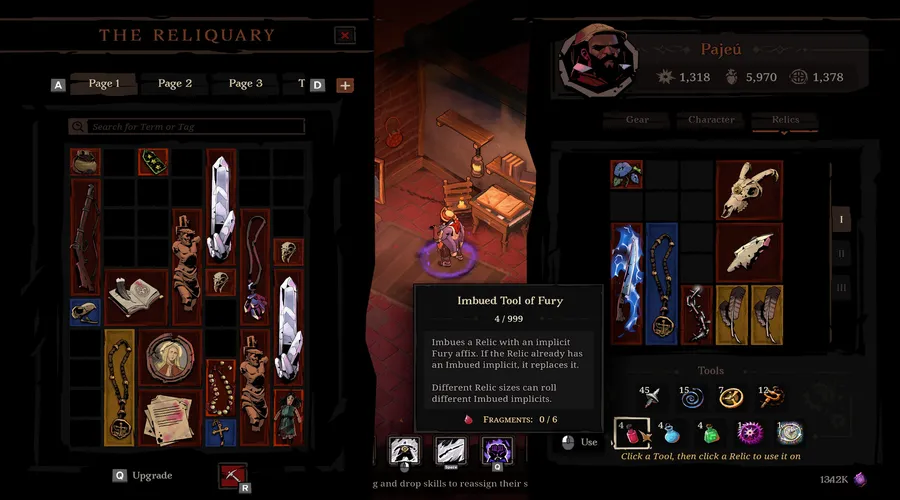The width and height of the screenshot is (900, 500).
Task: Select the woman portrait medallion relic
Action: (x=169, y=356)
